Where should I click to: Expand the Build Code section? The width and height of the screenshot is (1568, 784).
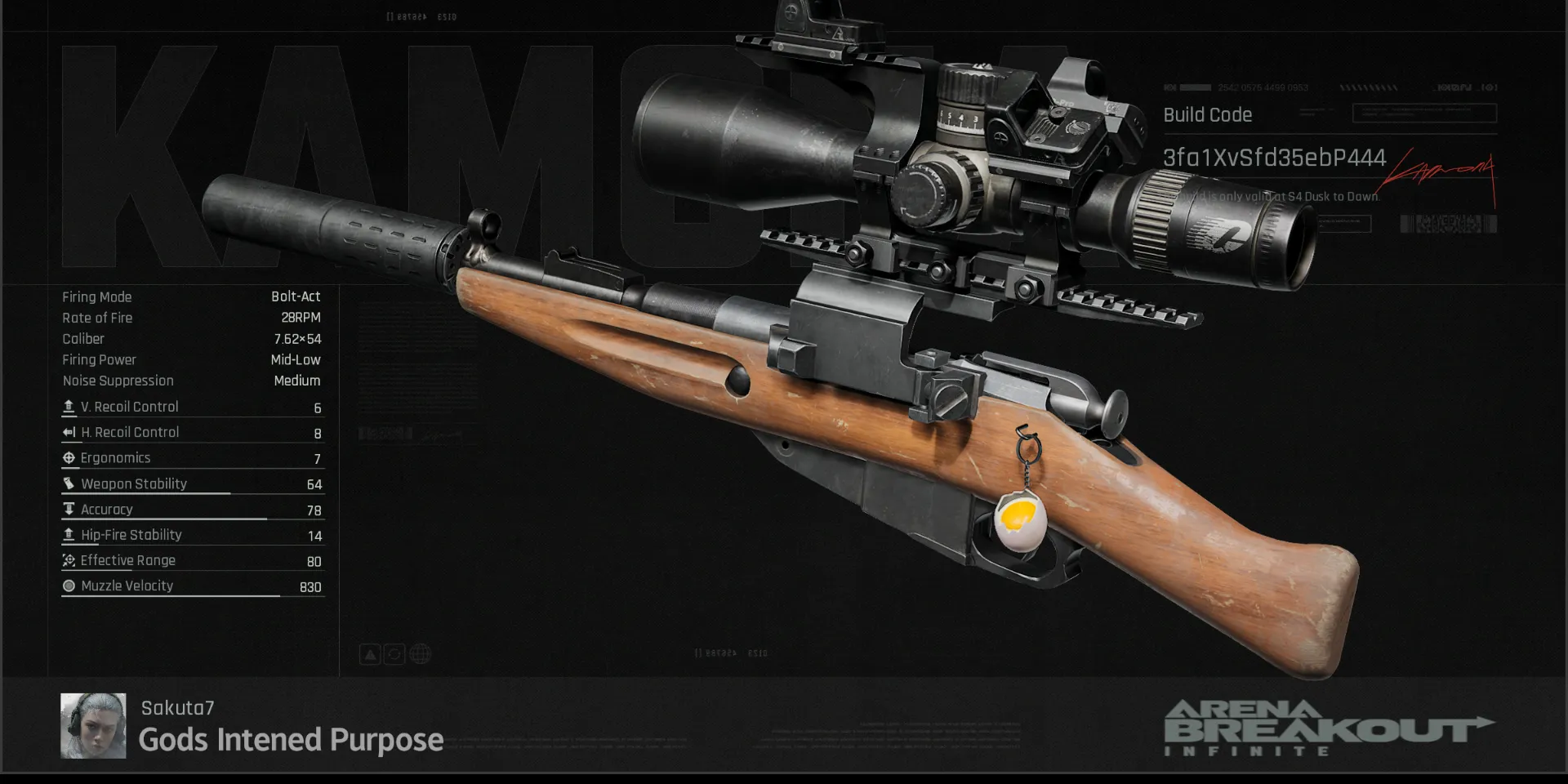click(1208, 115)
